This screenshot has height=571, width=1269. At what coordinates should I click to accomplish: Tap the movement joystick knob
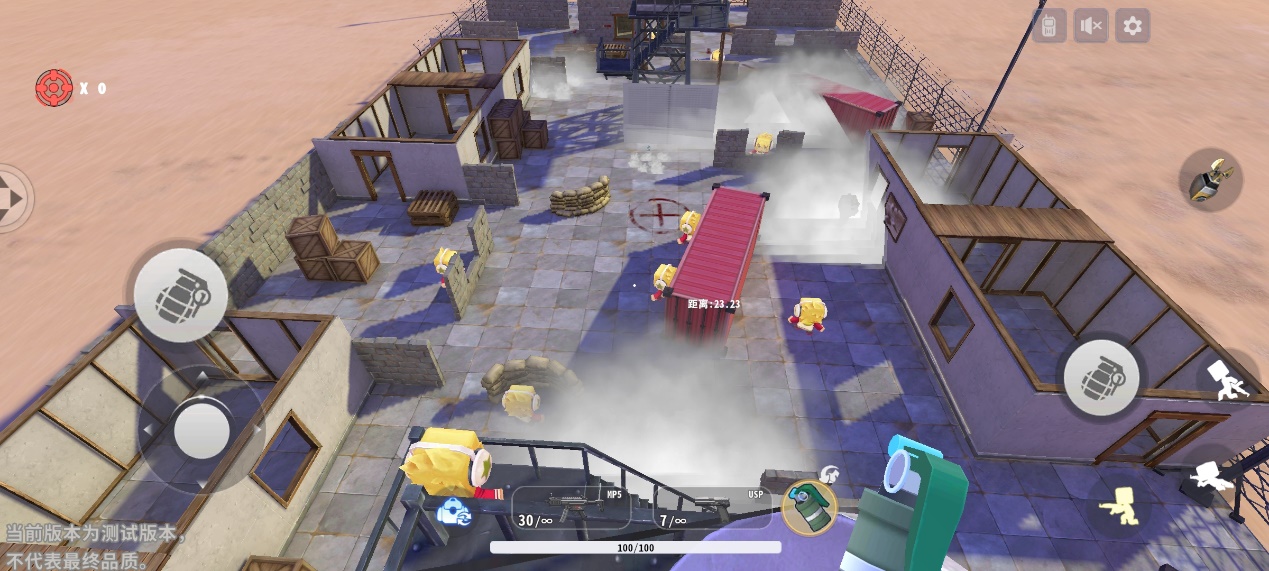[202, 429]
